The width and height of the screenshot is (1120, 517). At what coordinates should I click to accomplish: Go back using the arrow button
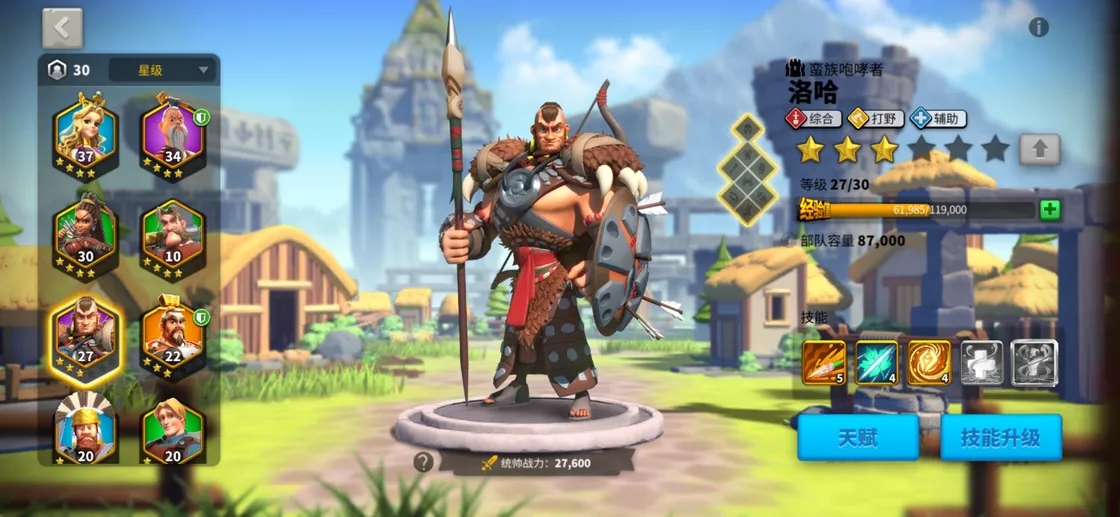62,29
